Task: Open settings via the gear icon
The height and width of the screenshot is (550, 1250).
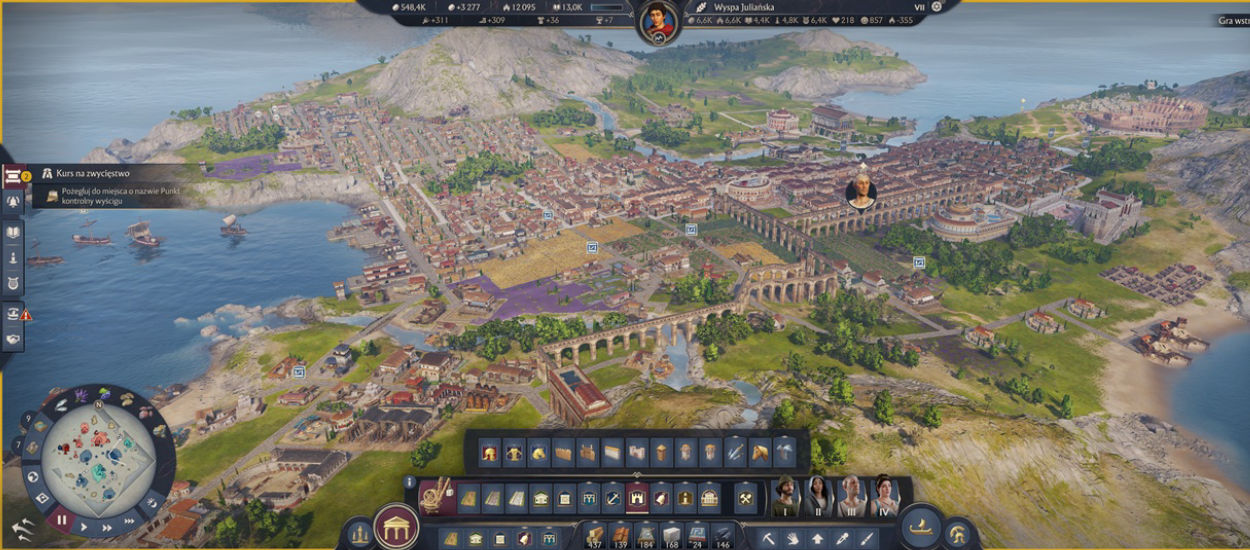Action: tap(936, 6)
